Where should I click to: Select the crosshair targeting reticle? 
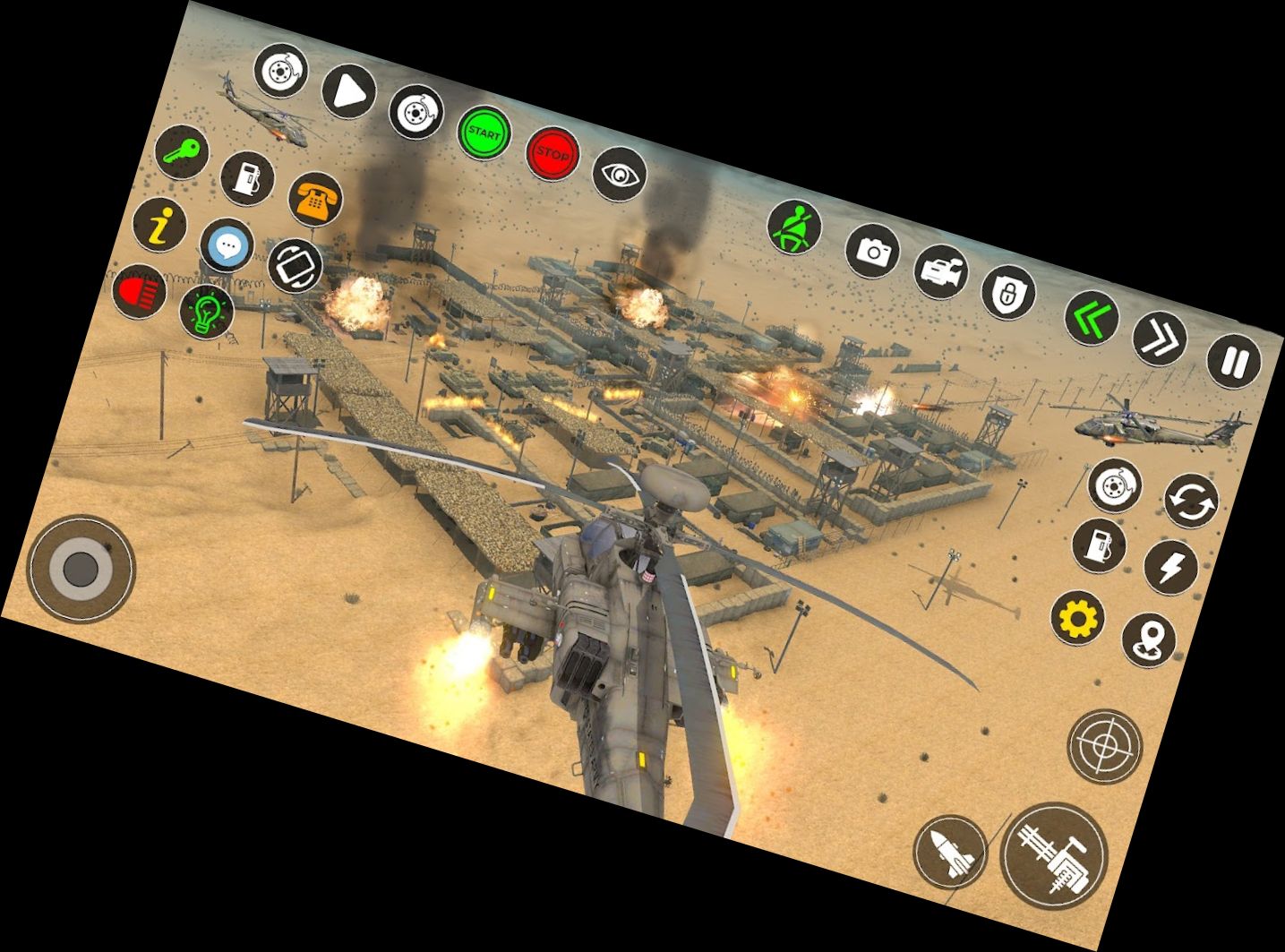click(x=1104, y=746)
